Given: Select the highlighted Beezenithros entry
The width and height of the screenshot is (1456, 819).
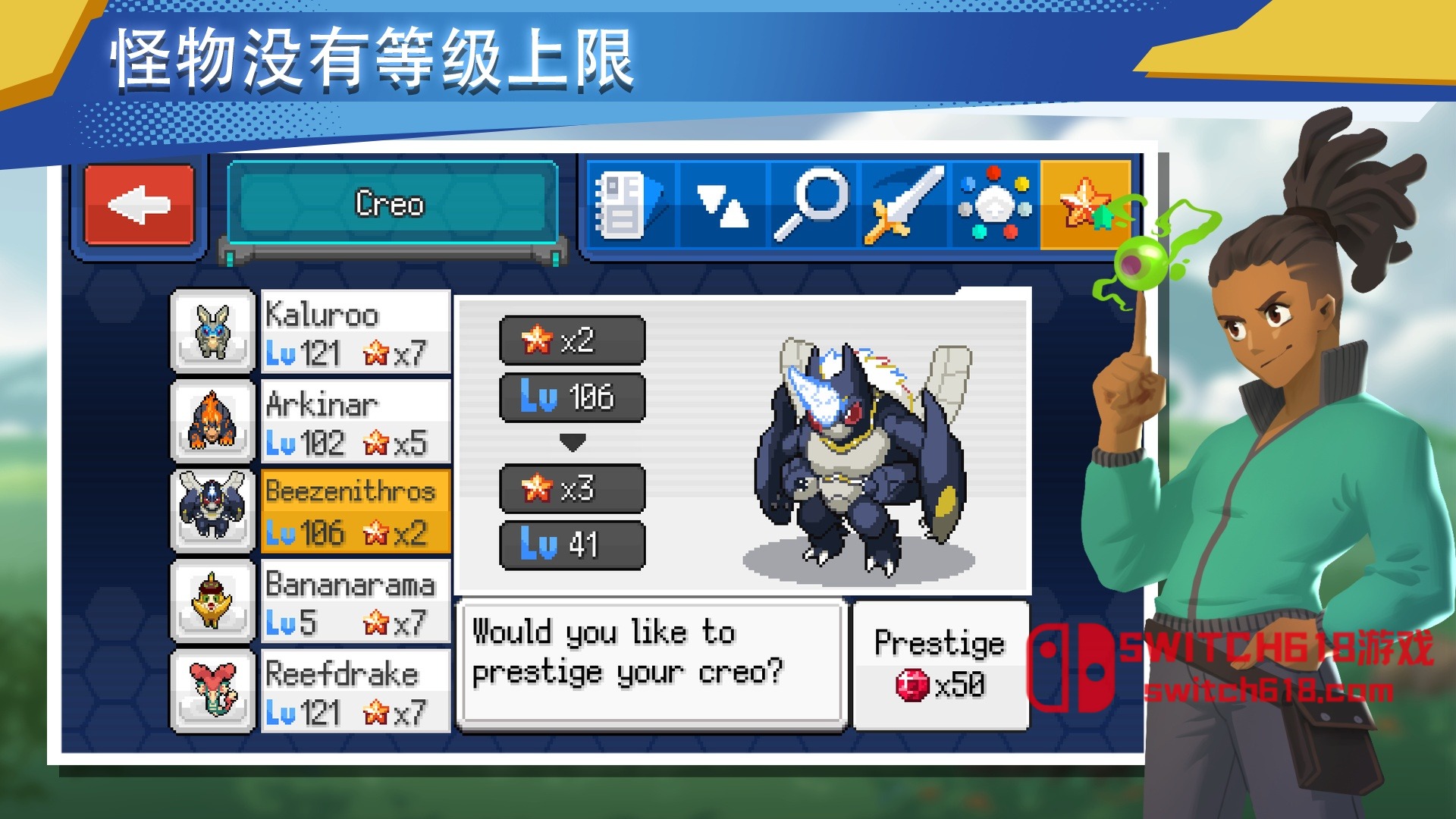Looking at the screenshot, I should [x=355, y=511].
